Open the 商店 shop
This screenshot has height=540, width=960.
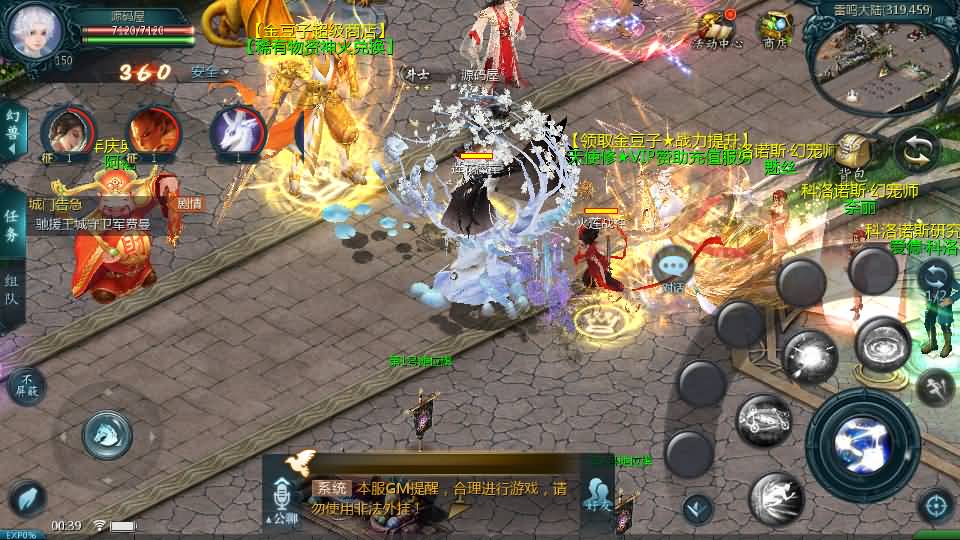[775, 28]
